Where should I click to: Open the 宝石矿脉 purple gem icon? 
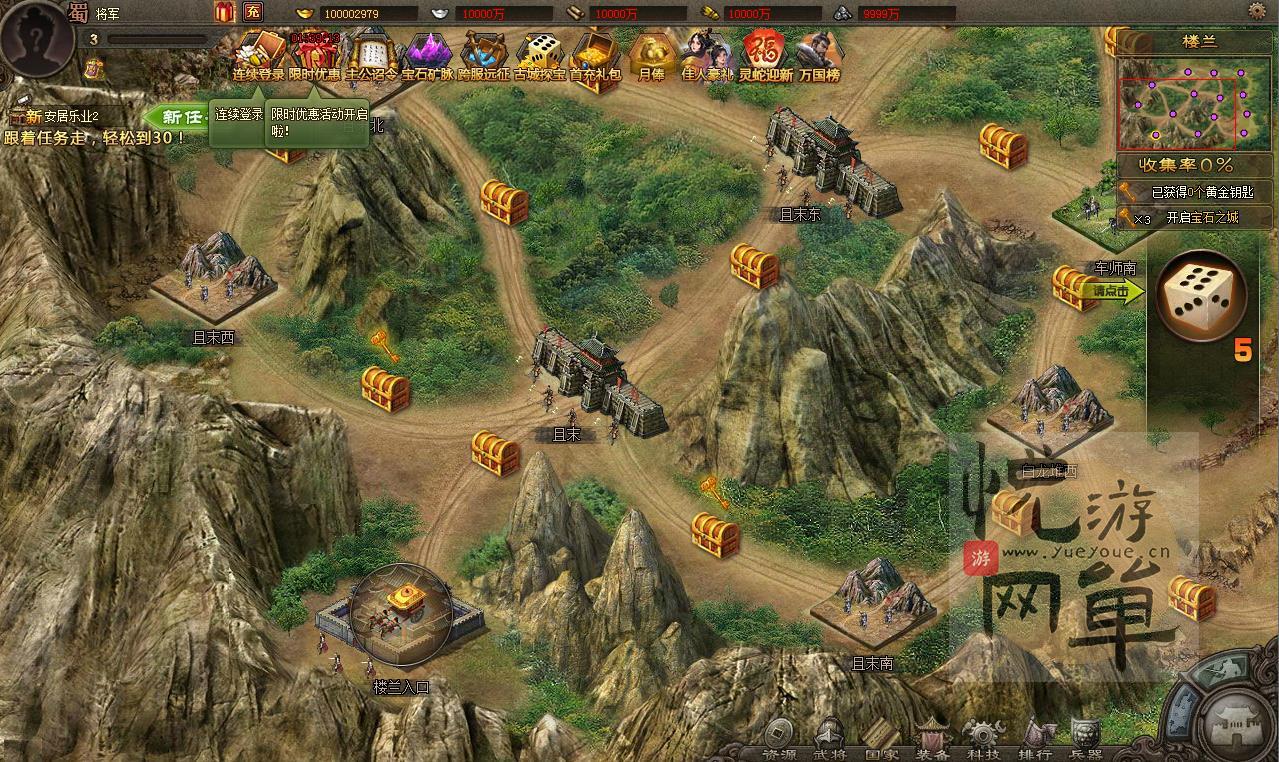pos(428,55)
